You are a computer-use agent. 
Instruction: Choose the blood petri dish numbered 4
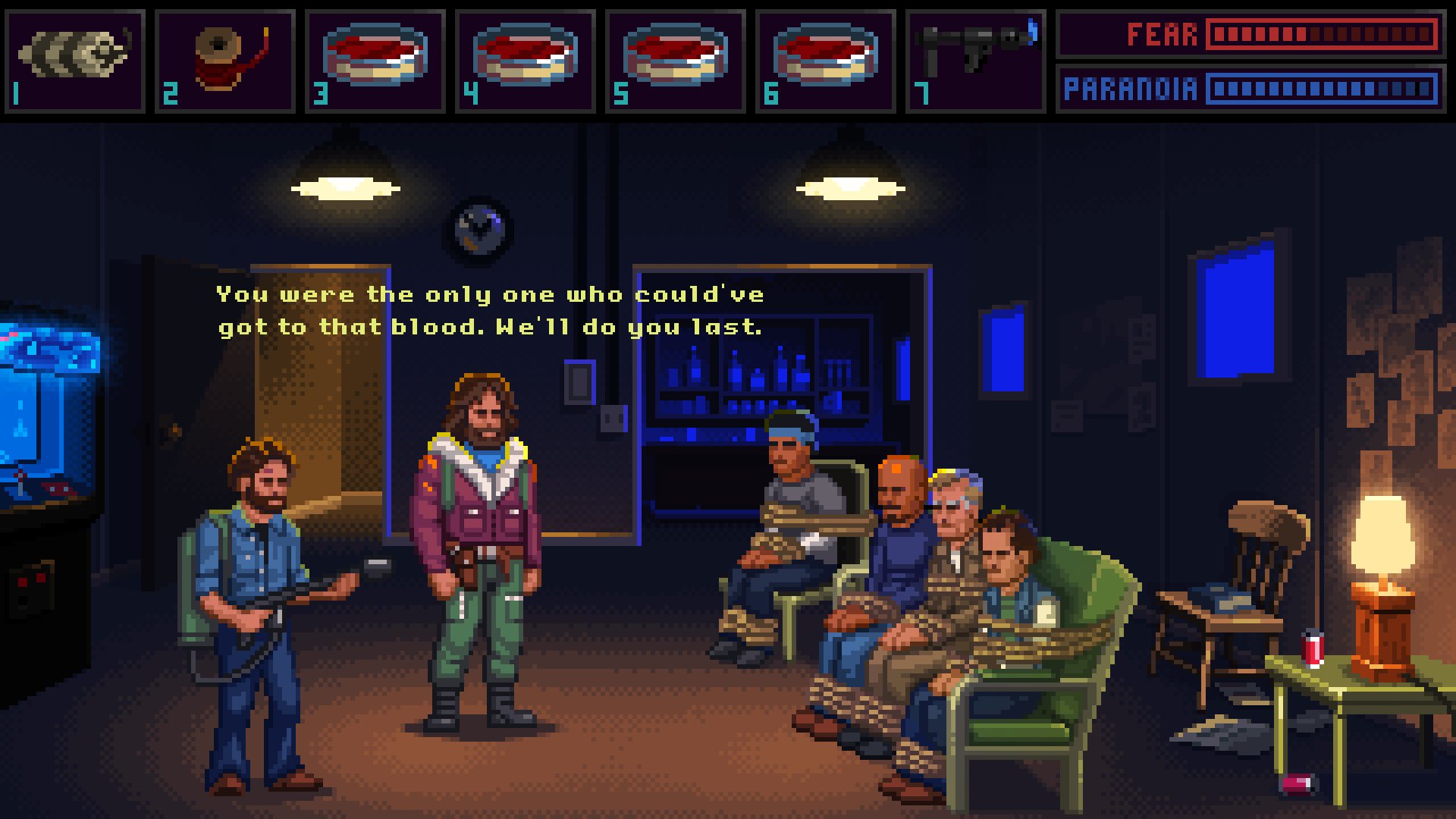click(x=525, y=56)
